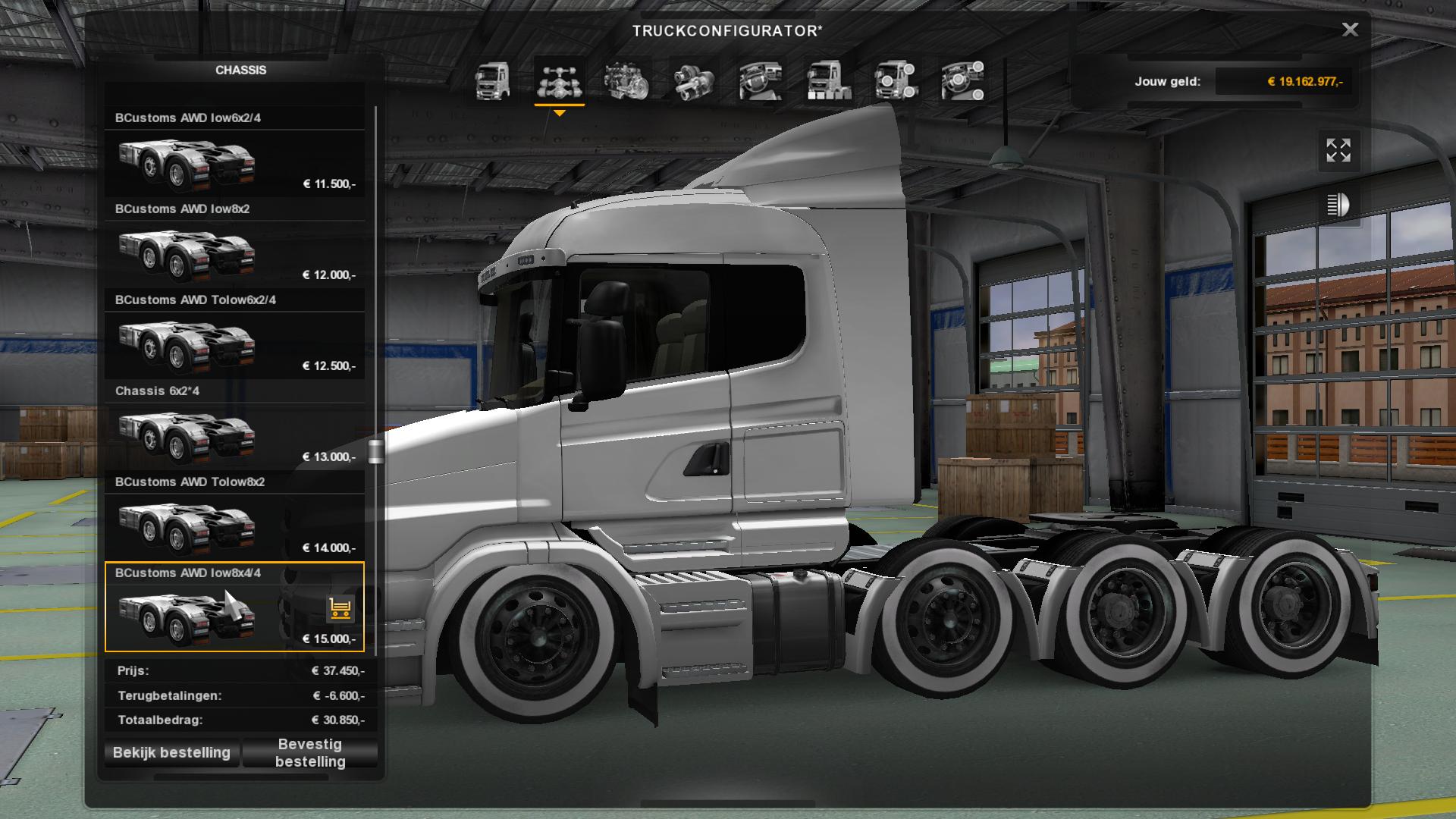Viewport: 1456px width, 819px height.
Task: Click the cart icon on low8x4/4 chassis
Action: (x=340, y=608)
